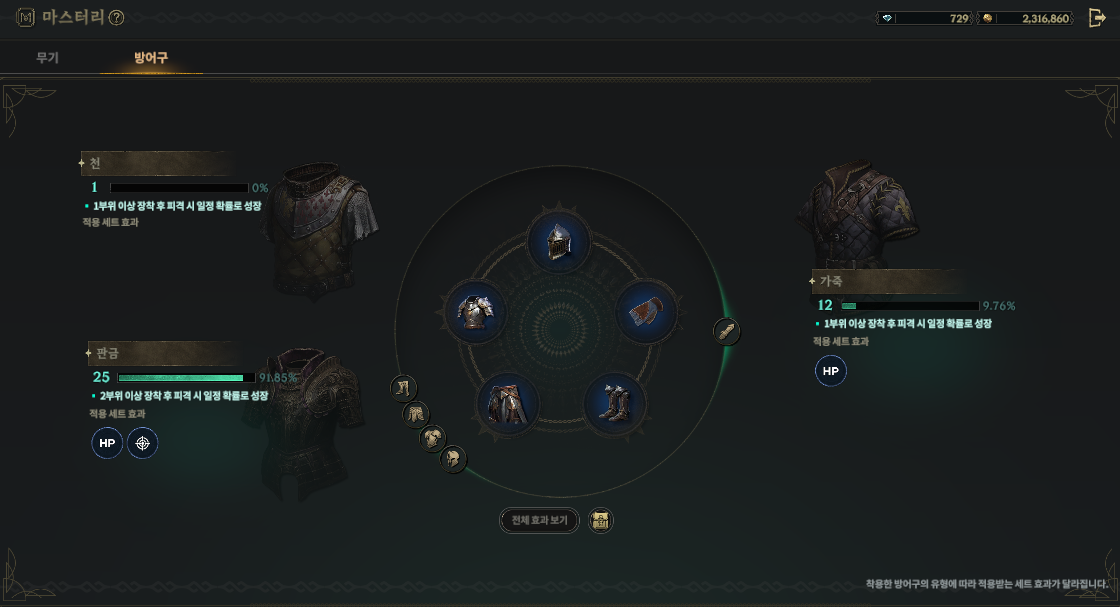The image size is (1120, 607).
Task: Open the 마스터리 help question mark
Action: pyautogui.click(x=116, y=18)
